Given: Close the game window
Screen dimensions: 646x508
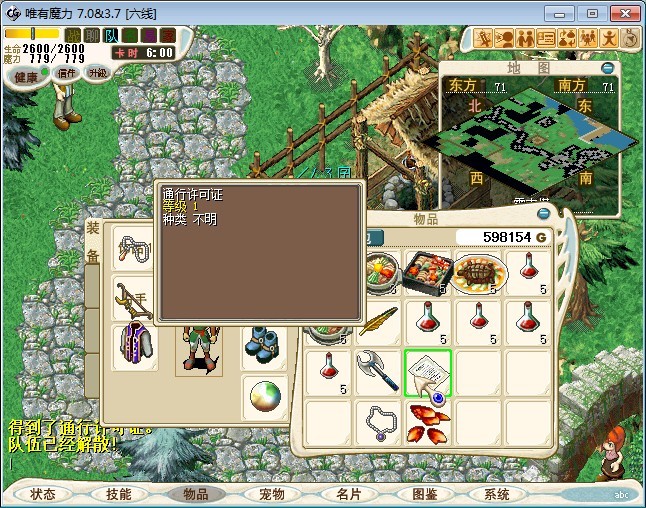Looking at the screenshot, I should (621, 13).
